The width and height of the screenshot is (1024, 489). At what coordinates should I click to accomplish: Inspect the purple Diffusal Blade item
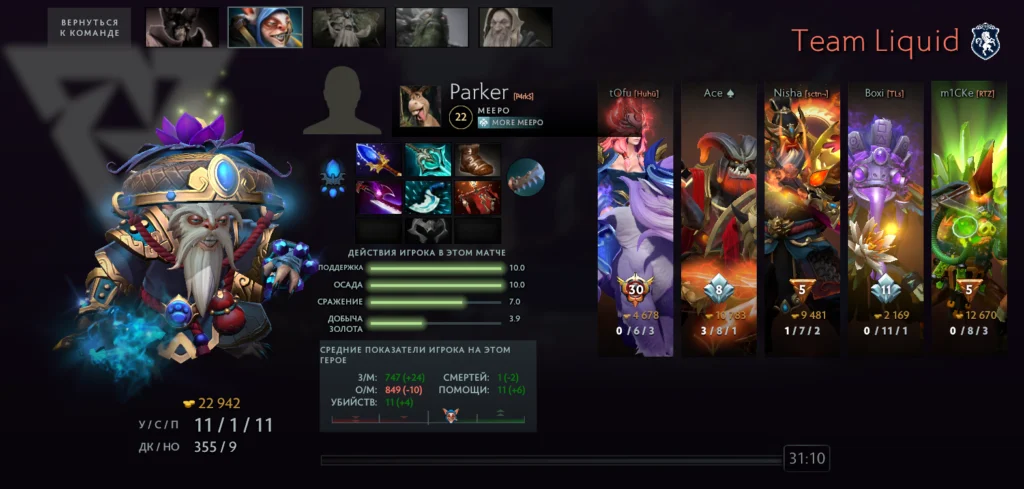[x=378, y=196]
